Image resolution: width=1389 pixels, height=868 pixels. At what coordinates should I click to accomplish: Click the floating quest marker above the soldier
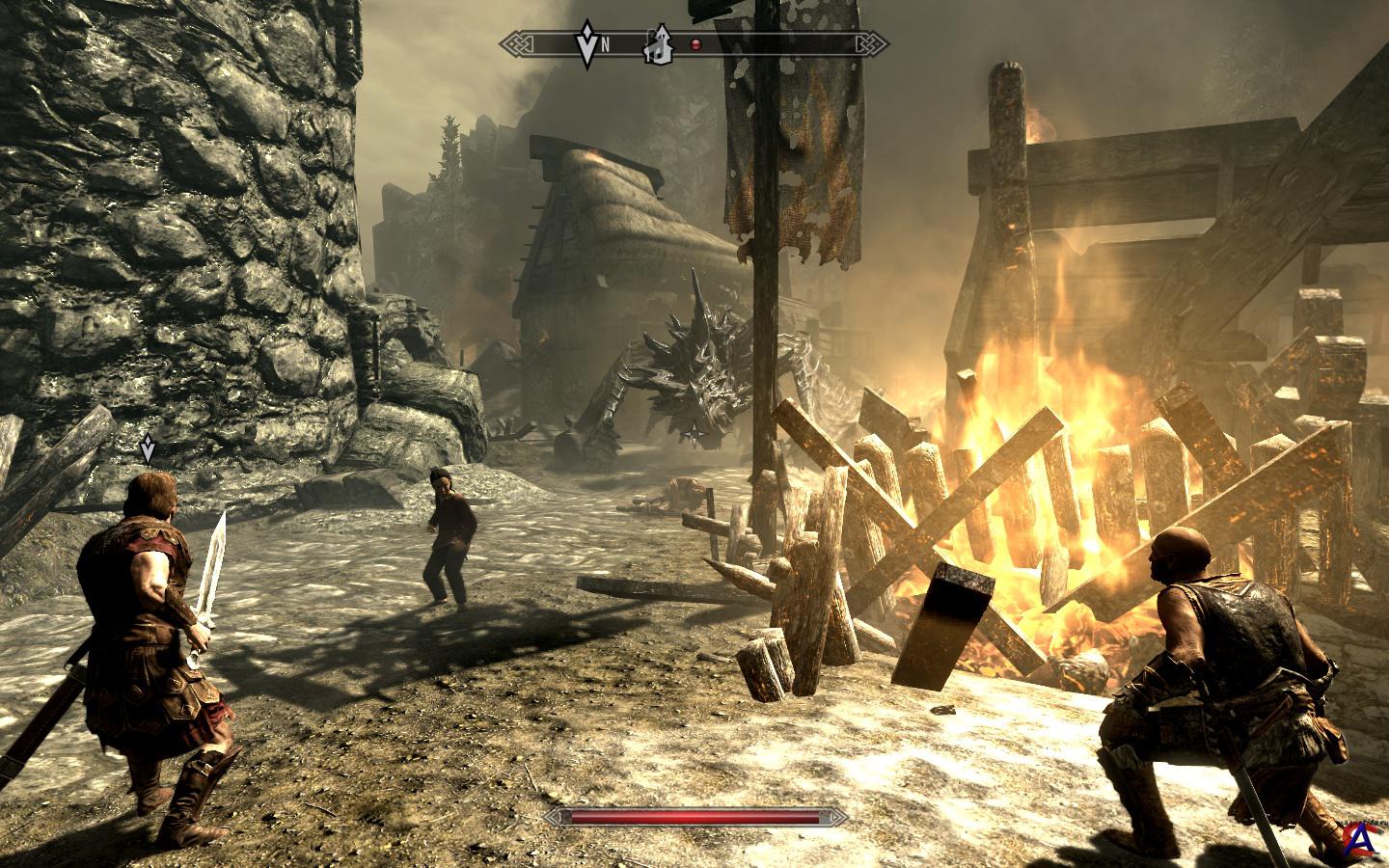click(x=147, y=448)
